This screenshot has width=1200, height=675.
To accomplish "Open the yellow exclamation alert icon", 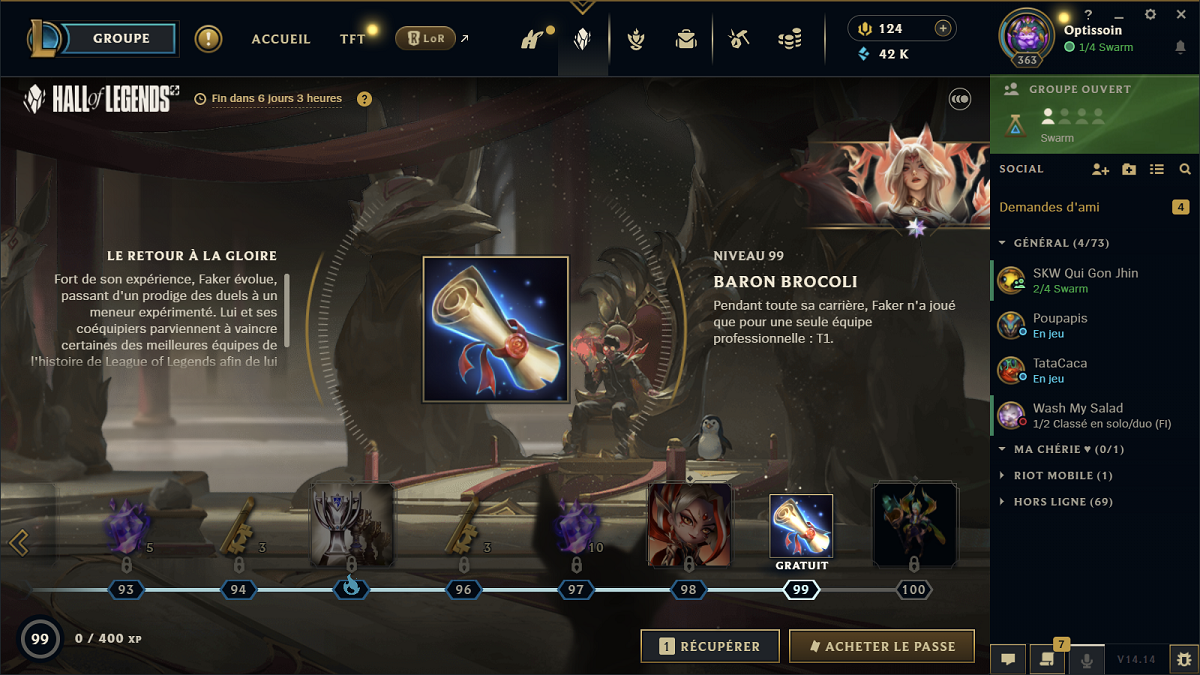I will pyautogui.click(x=208, y=39).
